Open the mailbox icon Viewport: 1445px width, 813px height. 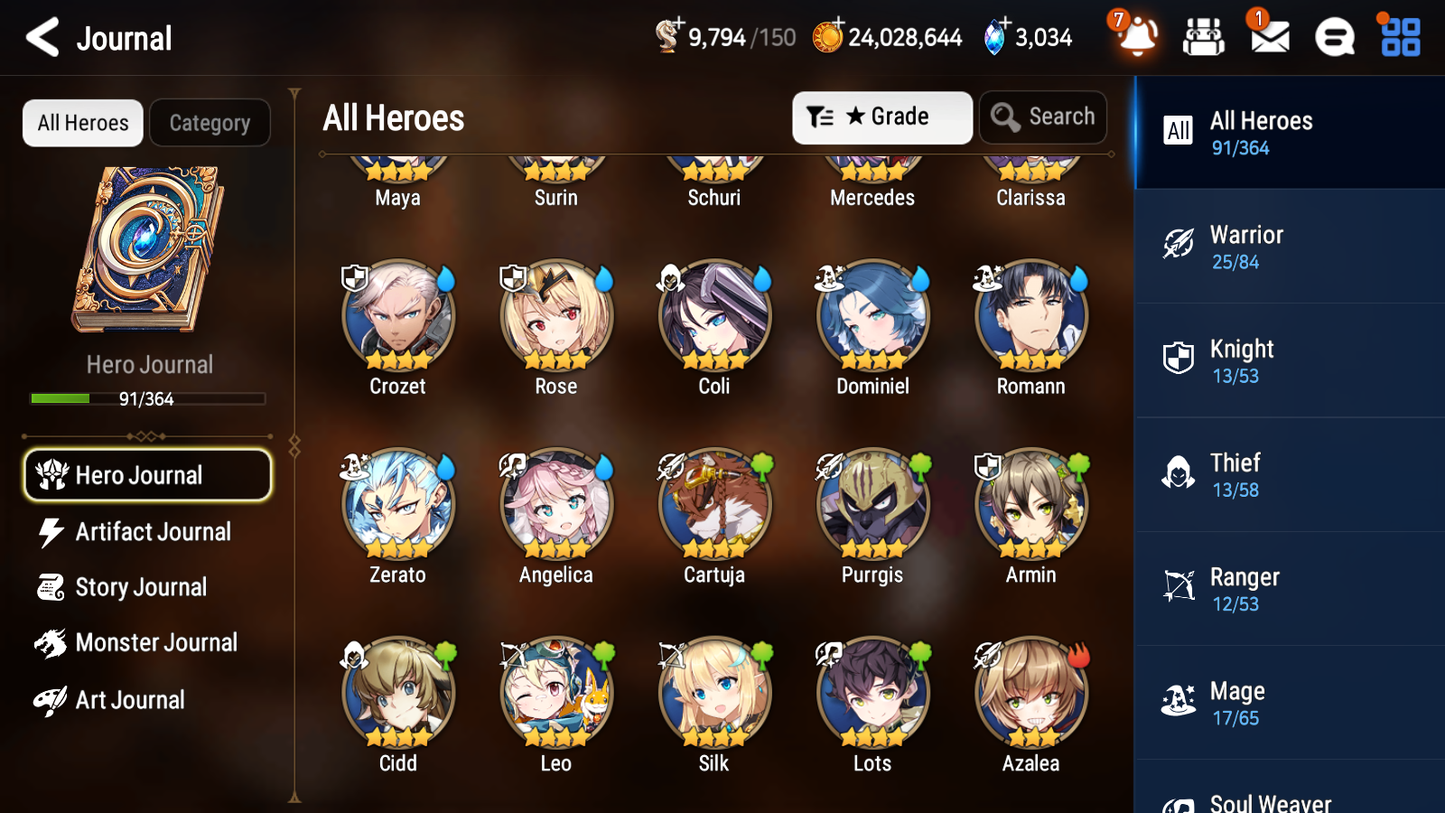1268,37
